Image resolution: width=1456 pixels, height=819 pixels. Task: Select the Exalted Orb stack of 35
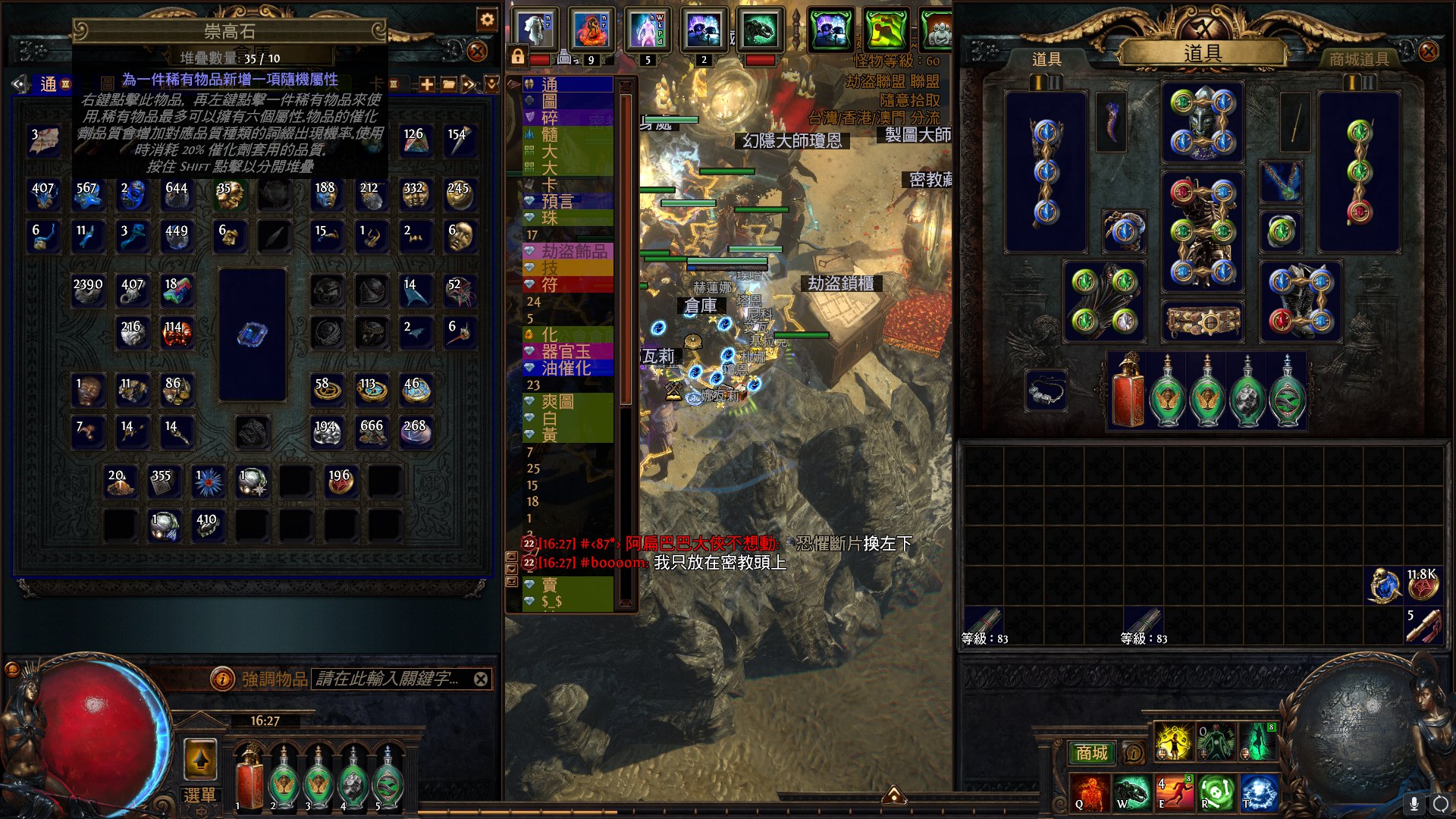(x=229, y=195)
